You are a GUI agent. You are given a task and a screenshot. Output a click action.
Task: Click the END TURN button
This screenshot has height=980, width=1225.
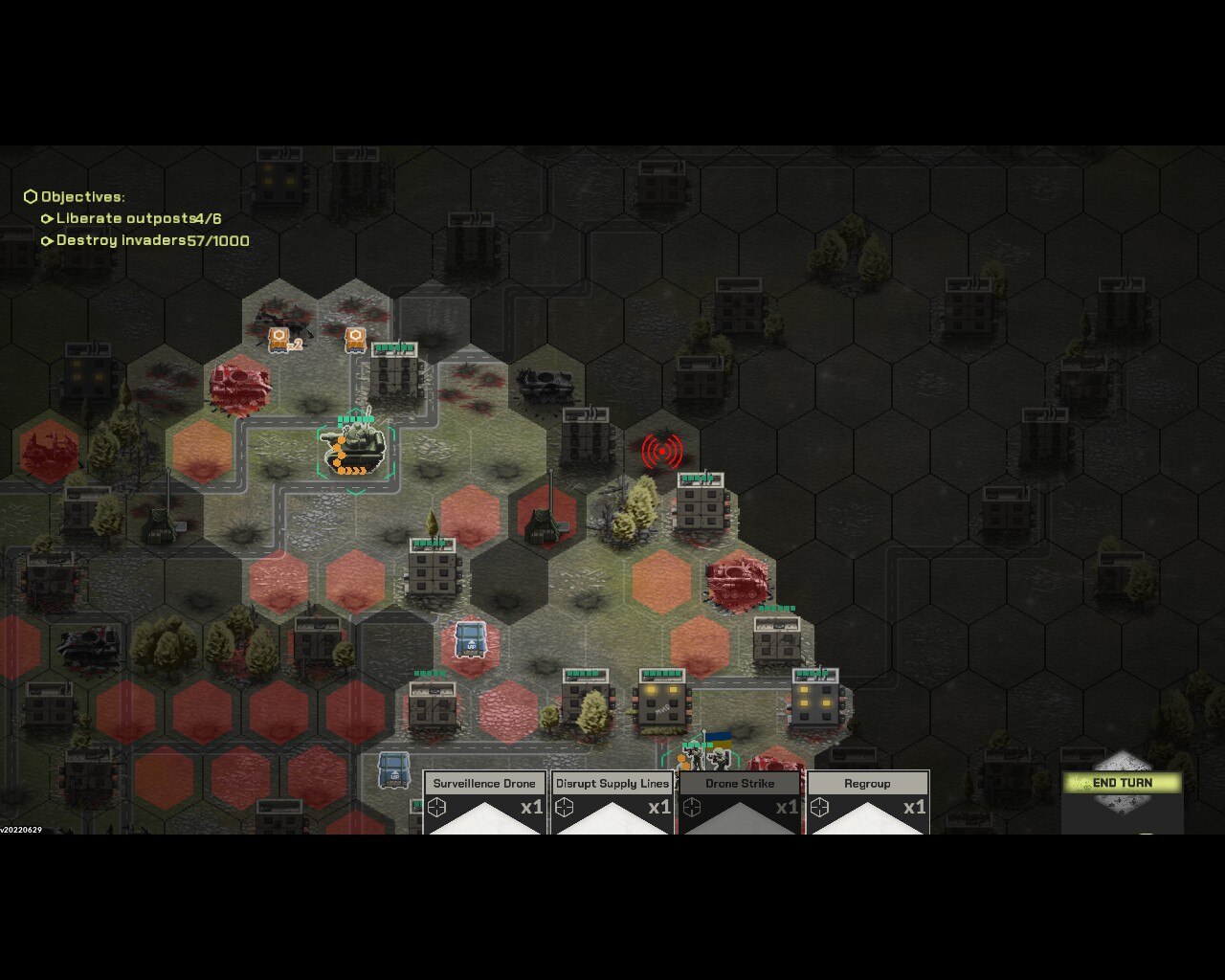click(1122, 783)
